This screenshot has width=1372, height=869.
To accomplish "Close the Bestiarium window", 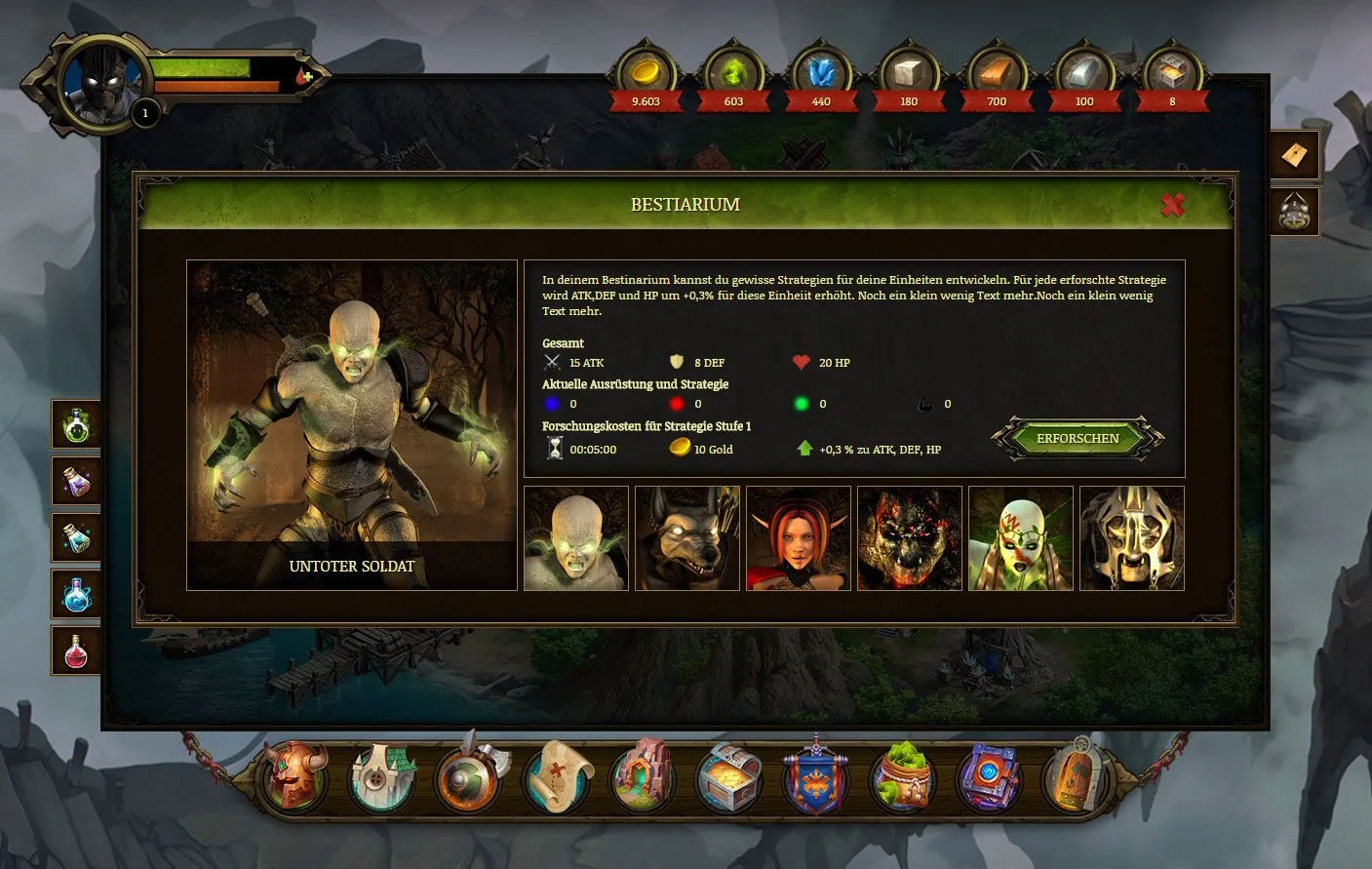I will tap(1173, 206).
